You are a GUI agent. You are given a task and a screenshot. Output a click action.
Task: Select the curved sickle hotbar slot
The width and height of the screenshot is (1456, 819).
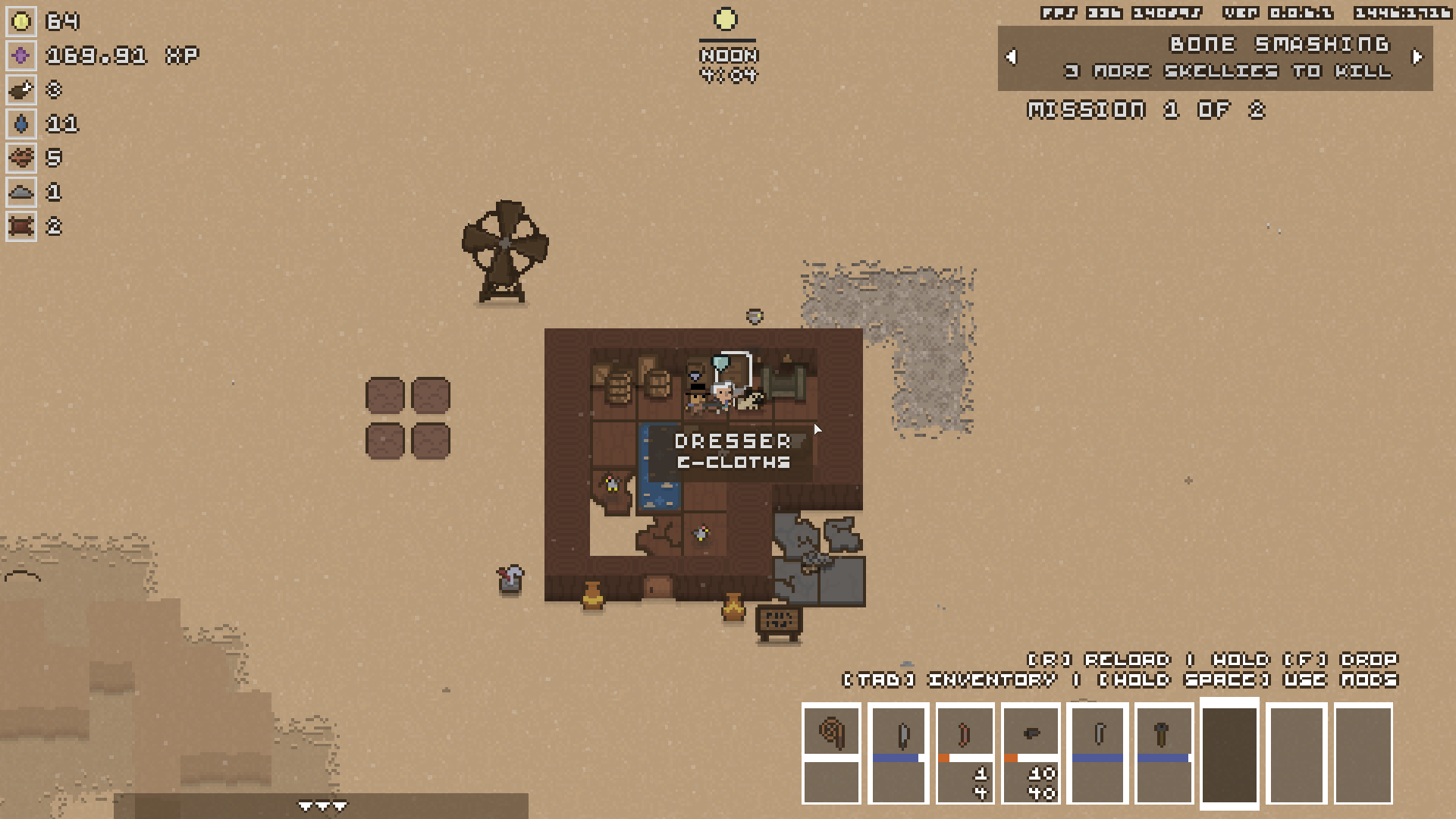click(1097, 734)
